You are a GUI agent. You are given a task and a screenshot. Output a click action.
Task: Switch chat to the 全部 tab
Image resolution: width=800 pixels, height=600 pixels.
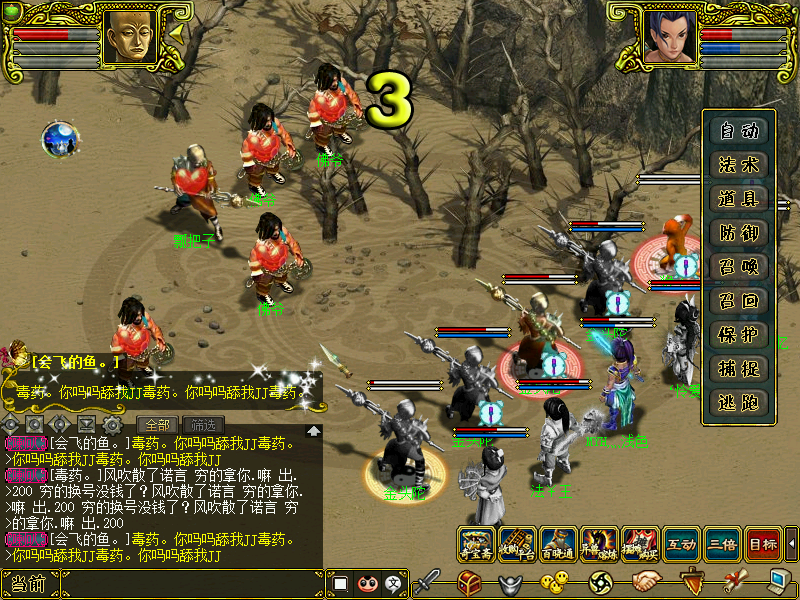click(x=157, y=424)
